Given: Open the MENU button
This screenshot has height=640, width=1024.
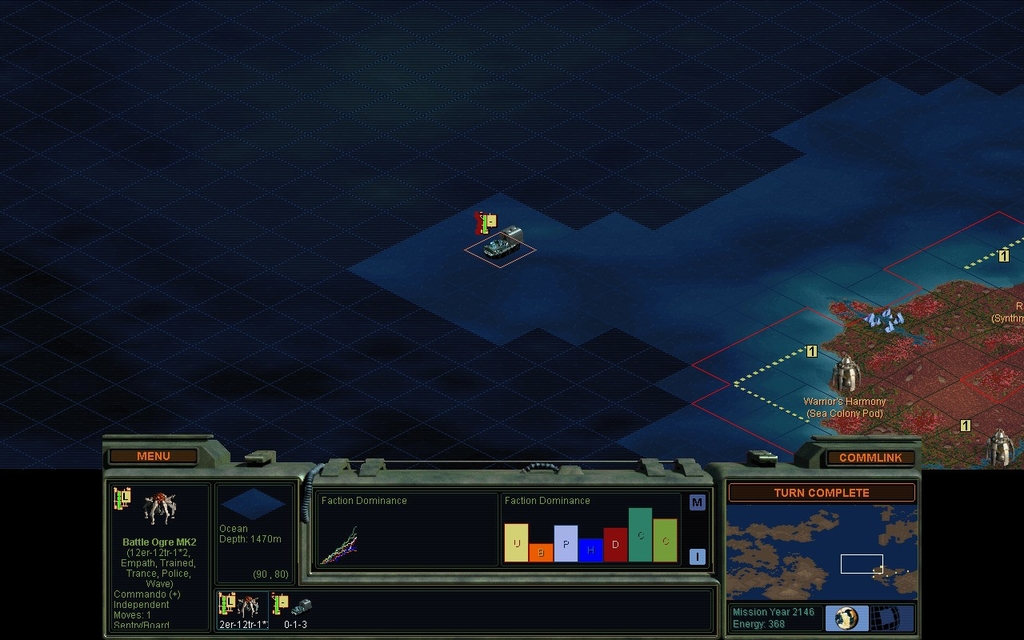Looking at the screenshot, I should [153, 456].
